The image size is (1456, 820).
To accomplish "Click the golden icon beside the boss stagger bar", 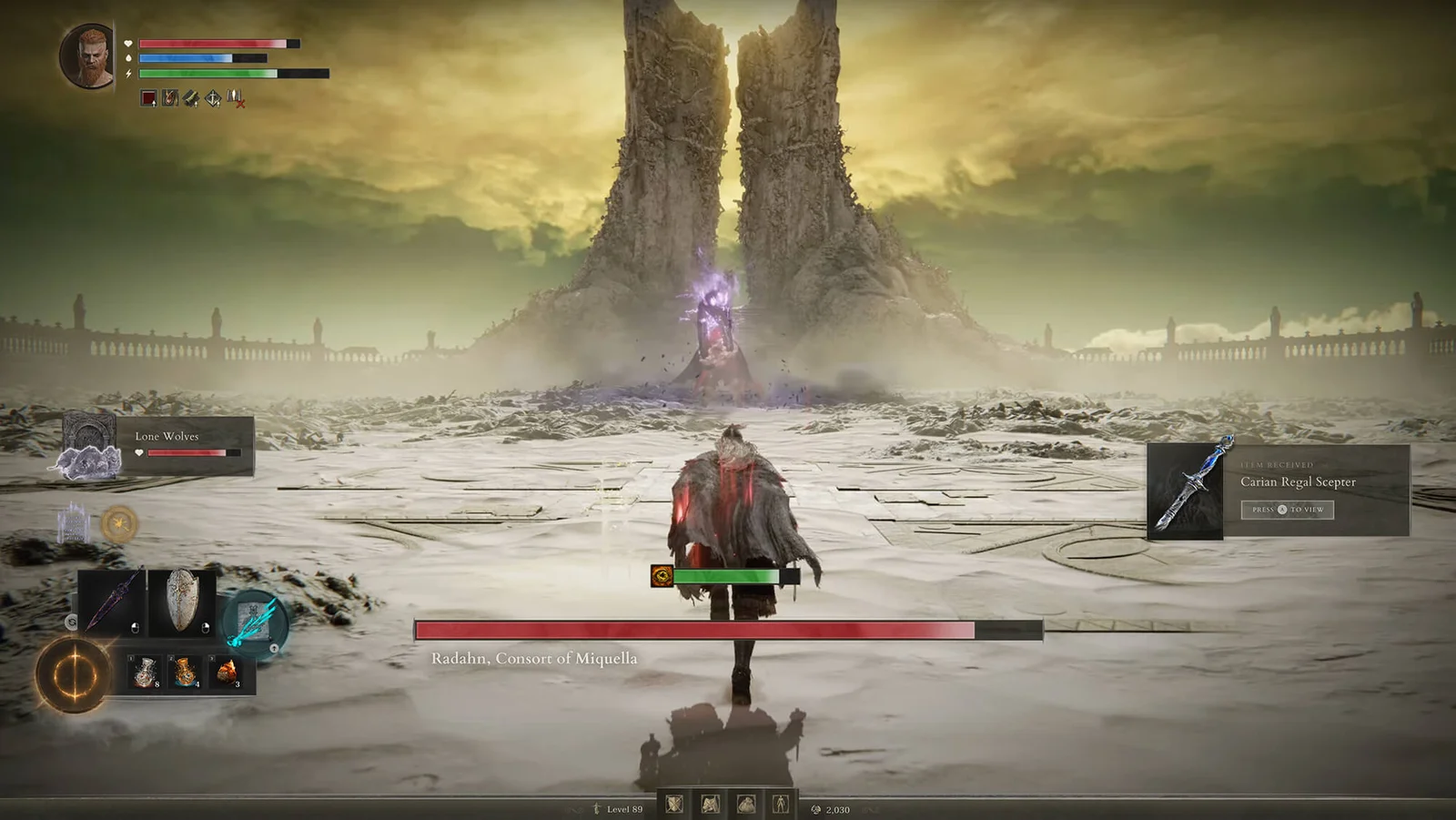I will click(662, 575).
